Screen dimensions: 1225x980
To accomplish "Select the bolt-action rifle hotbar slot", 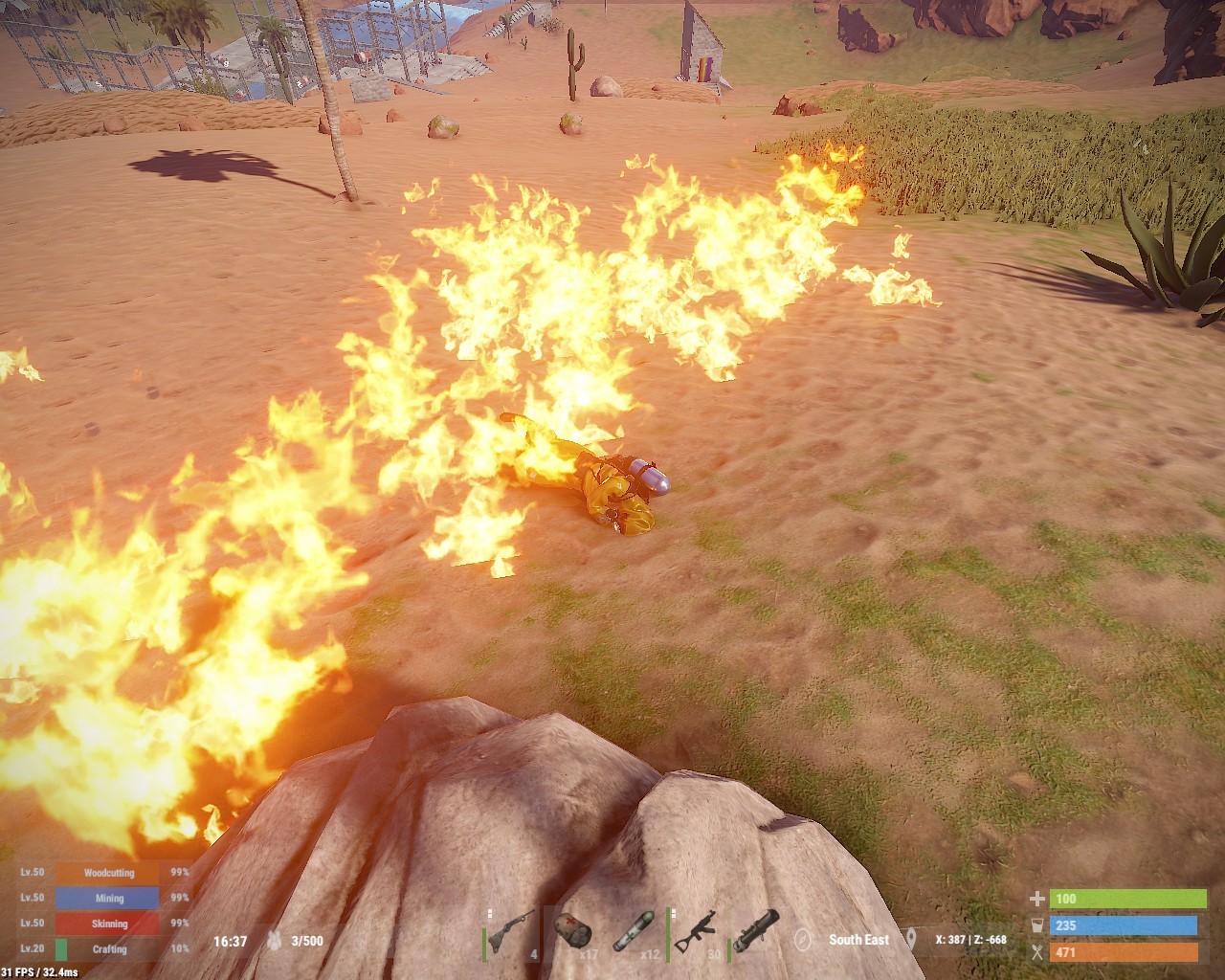I will (513, 933).
